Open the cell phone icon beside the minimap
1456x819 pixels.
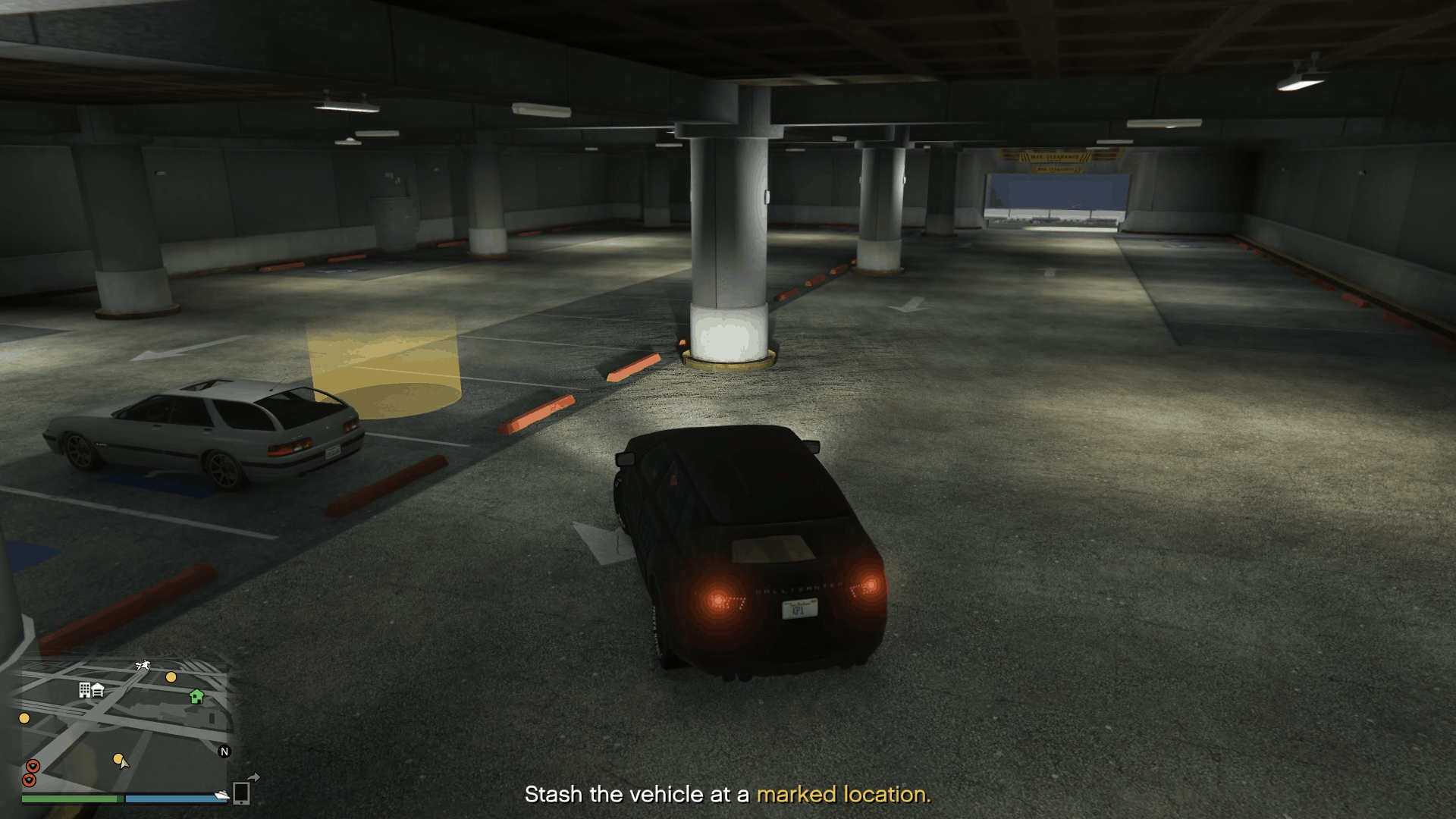[x=242, y=792]
